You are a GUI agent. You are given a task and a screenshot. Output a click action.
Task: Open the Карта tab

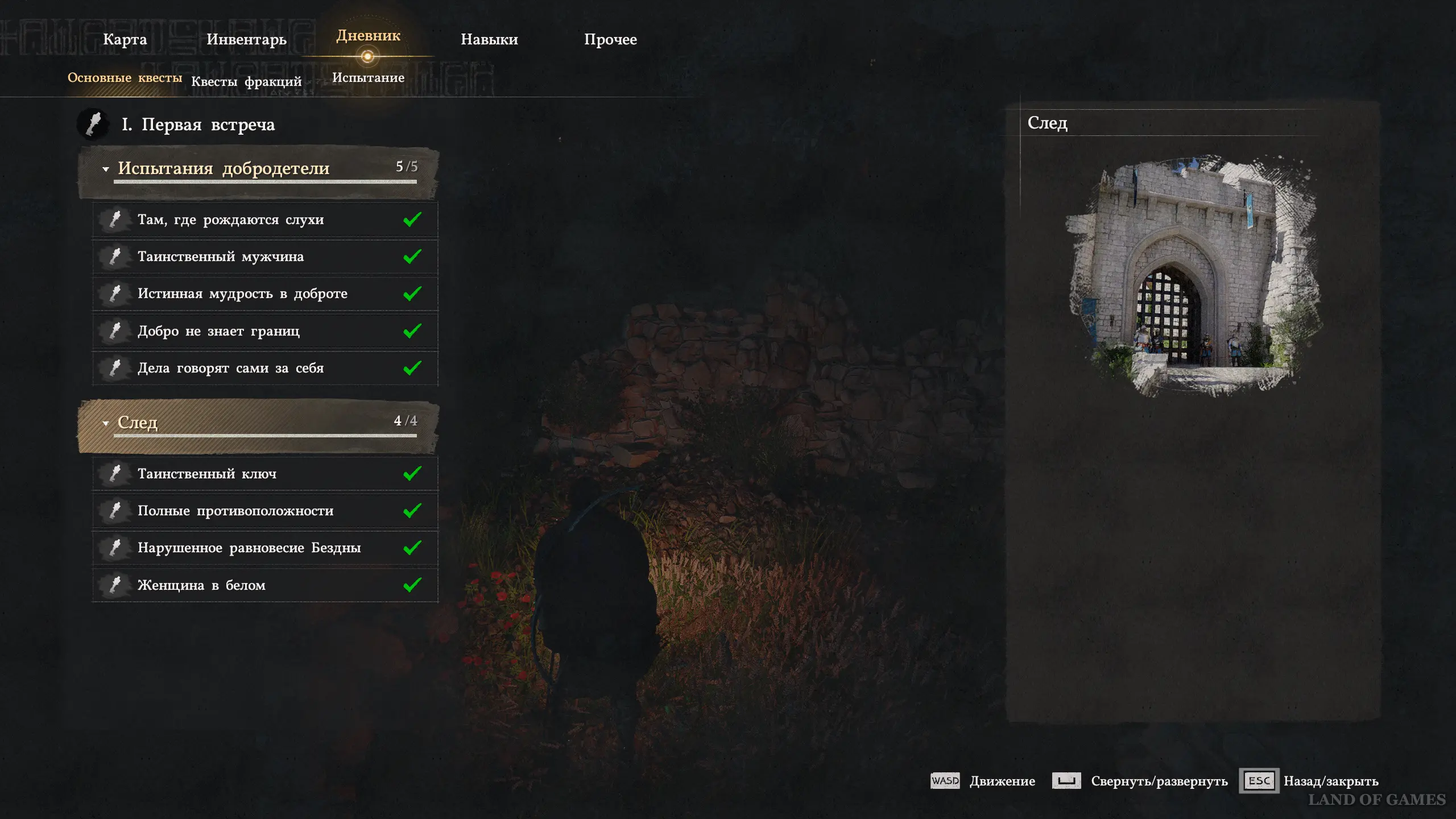tap(125, 39)
